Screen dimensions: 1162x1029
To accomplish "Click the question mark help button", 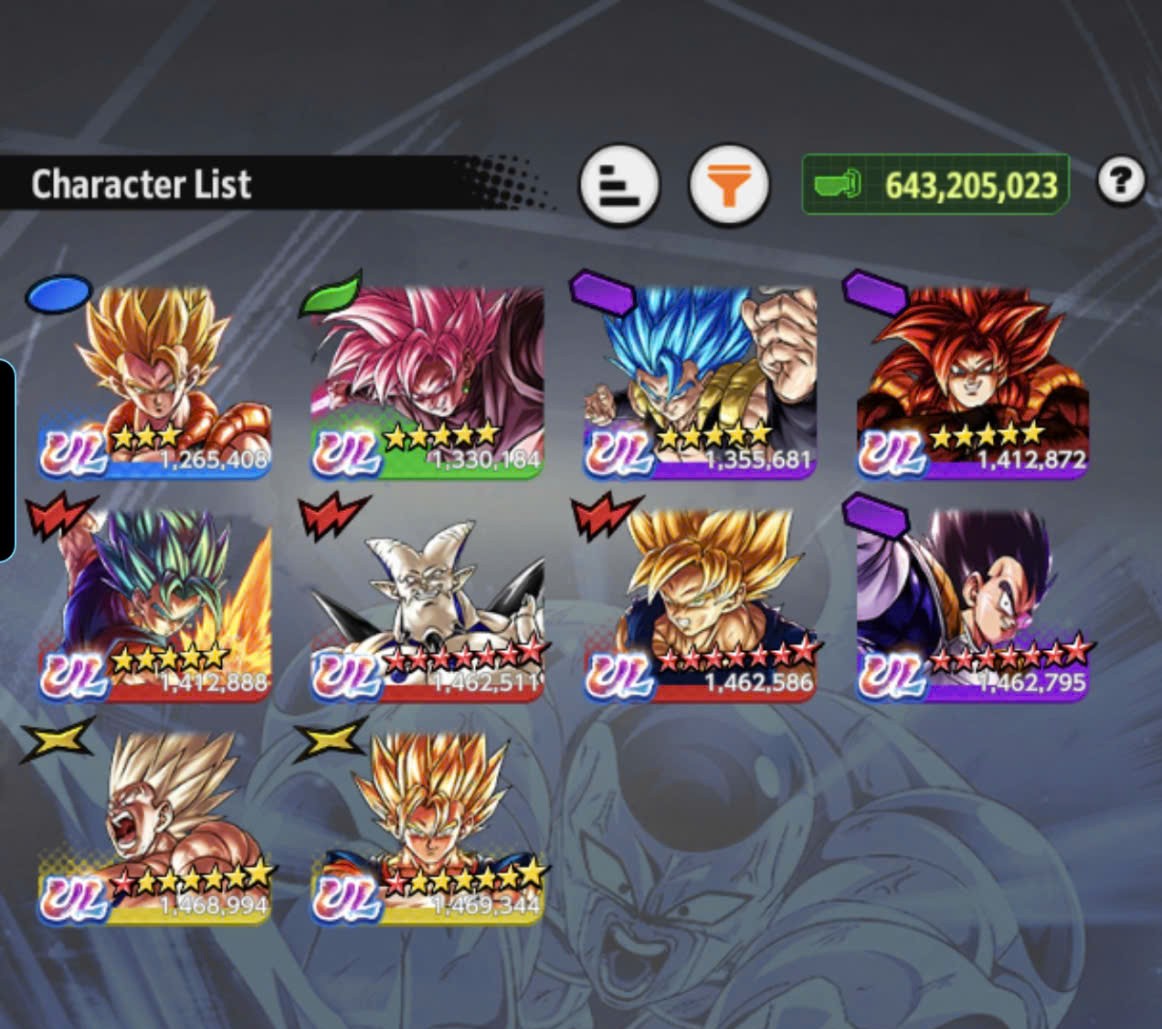I will [x=1120, y=181].
